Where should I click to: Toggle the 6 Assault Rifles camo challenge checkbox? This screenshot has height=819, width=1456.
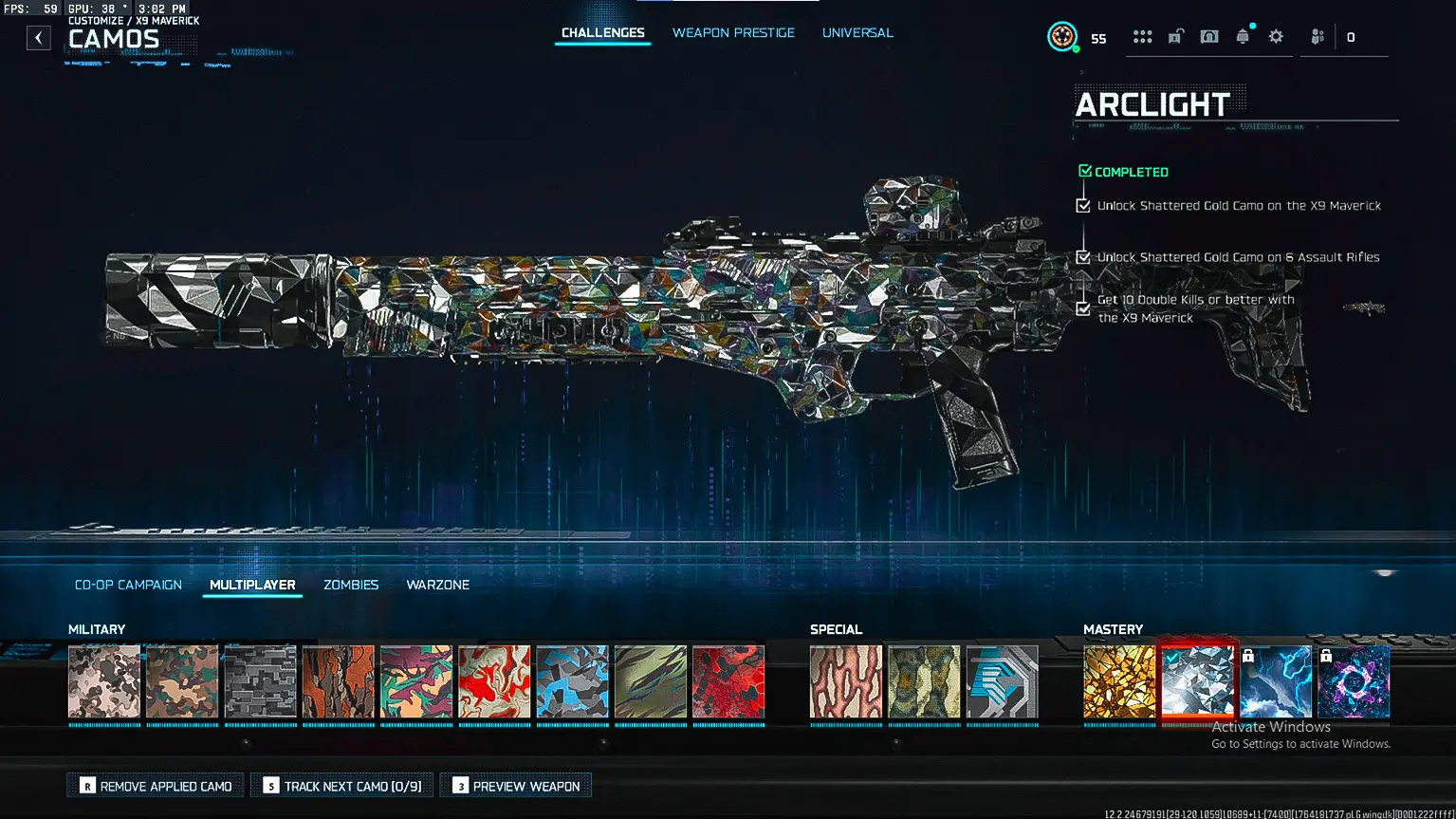[x=1084, y=256]
